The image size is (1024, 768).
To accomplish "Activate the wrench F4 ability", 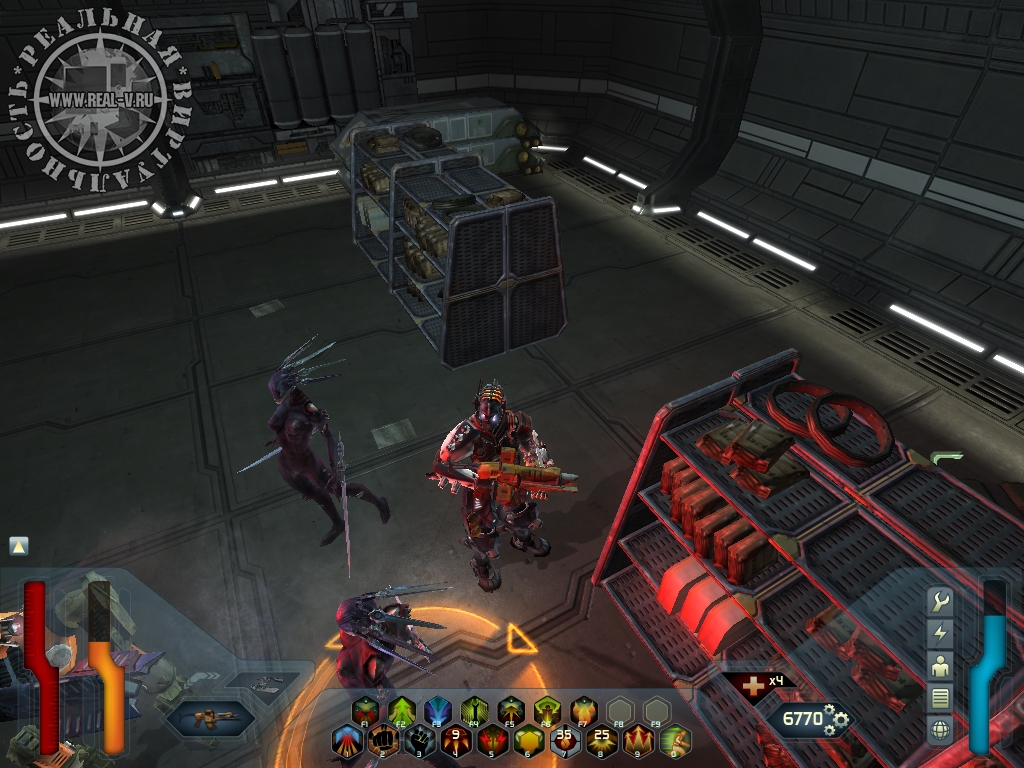I will (474, 711).
